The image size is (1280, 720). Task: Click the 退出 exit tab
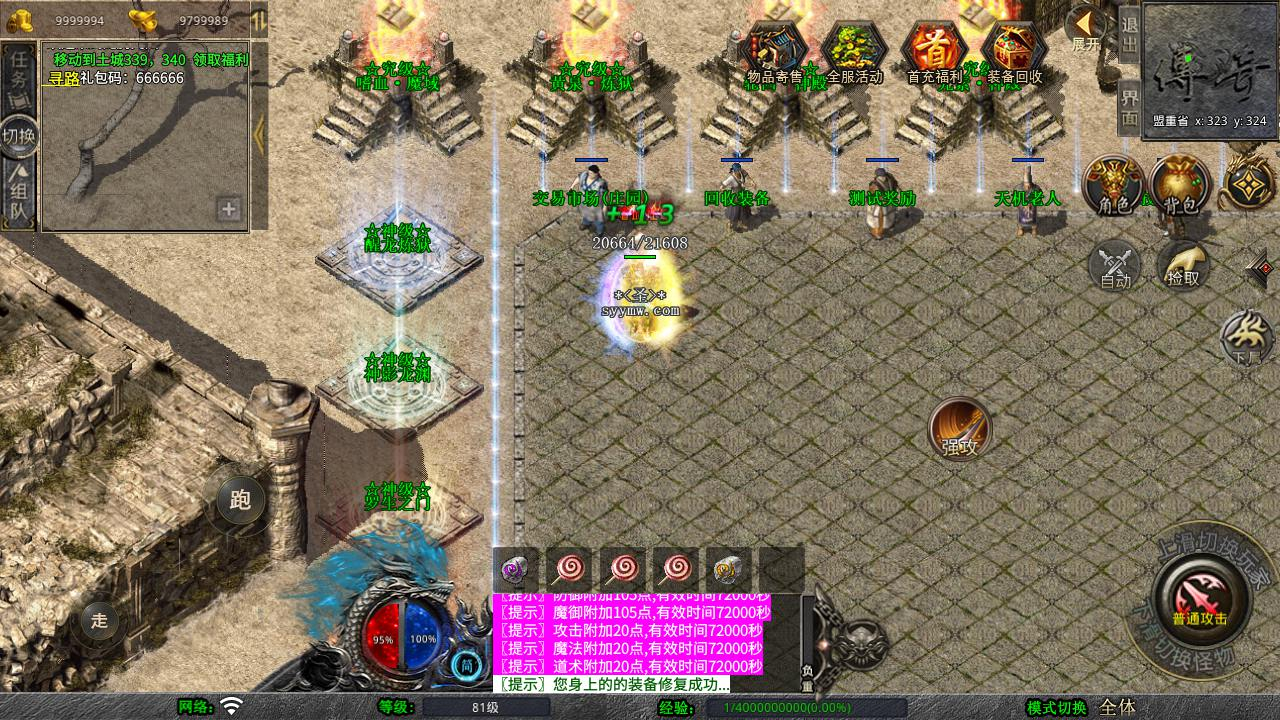[x=1130, y=36]
